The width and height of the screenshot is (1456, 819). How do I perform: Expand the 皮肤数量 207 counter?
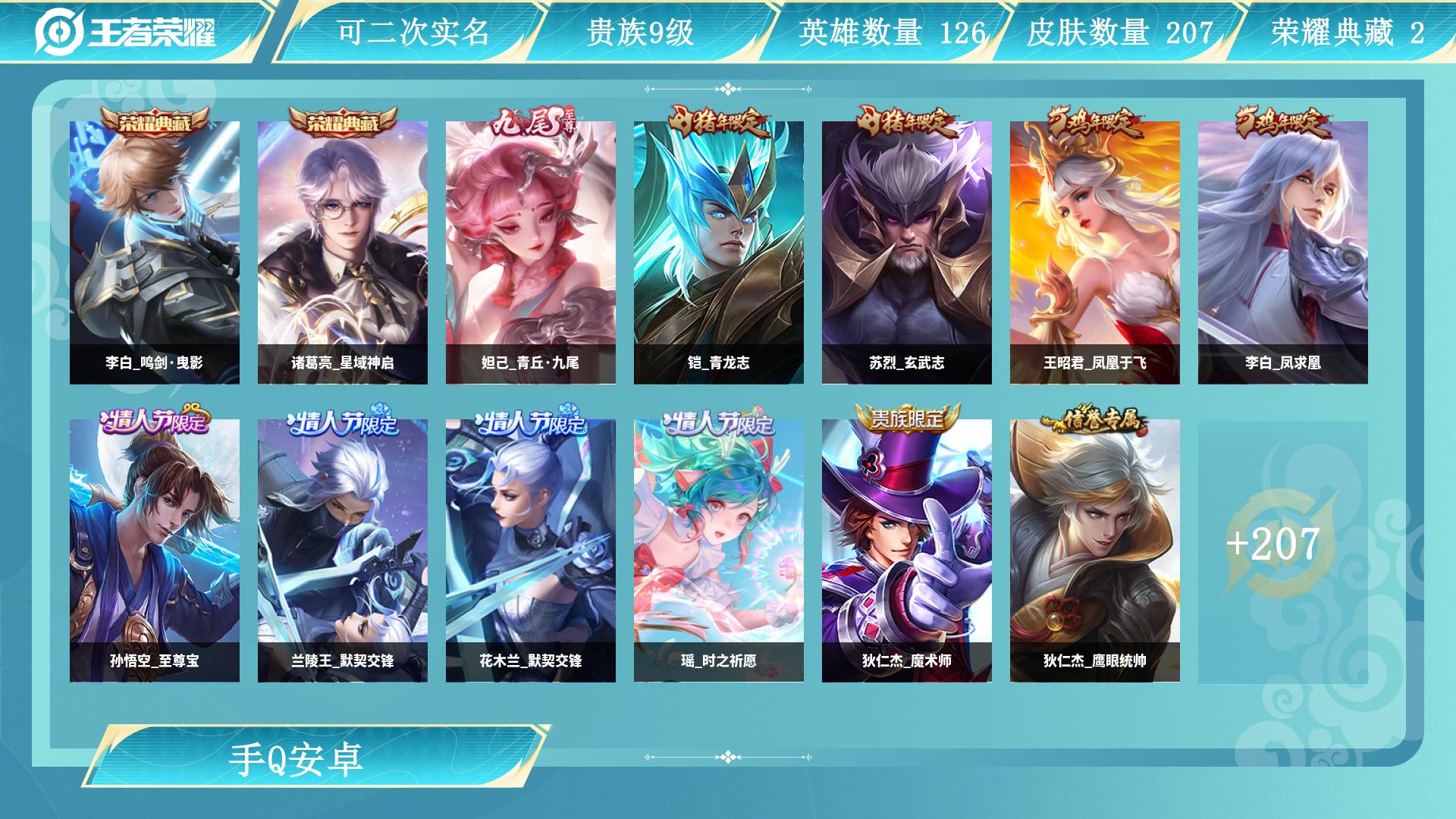click(x=1099, y=31)
